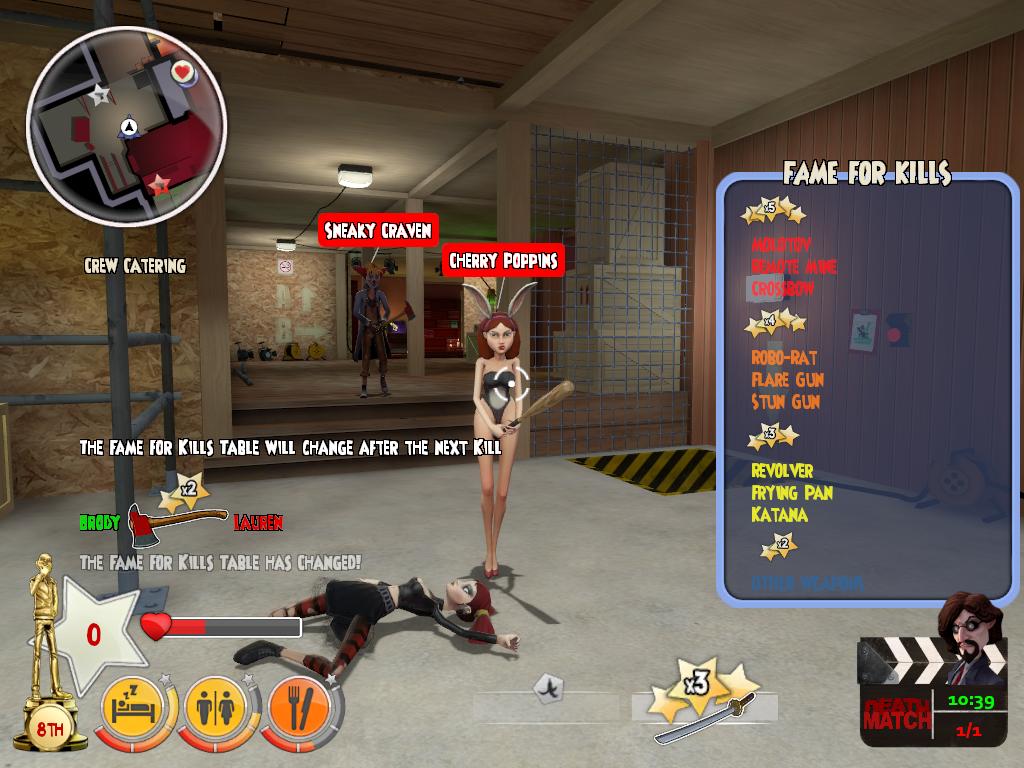Click the white star marker on minimap

pyautogui.click(x=99, y=95)
